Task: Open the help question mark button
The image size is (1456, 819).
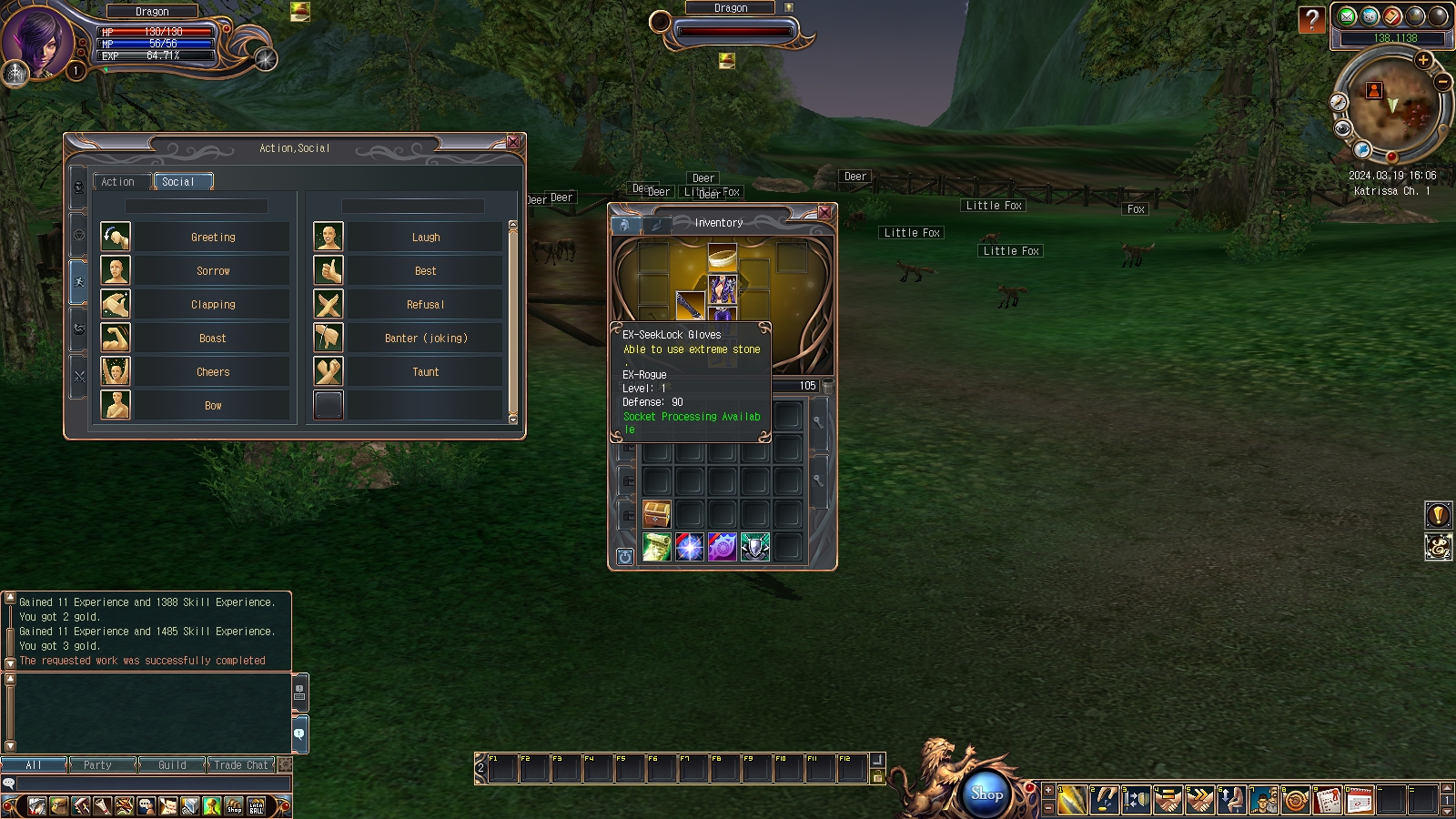Action: pos(1311,19)
